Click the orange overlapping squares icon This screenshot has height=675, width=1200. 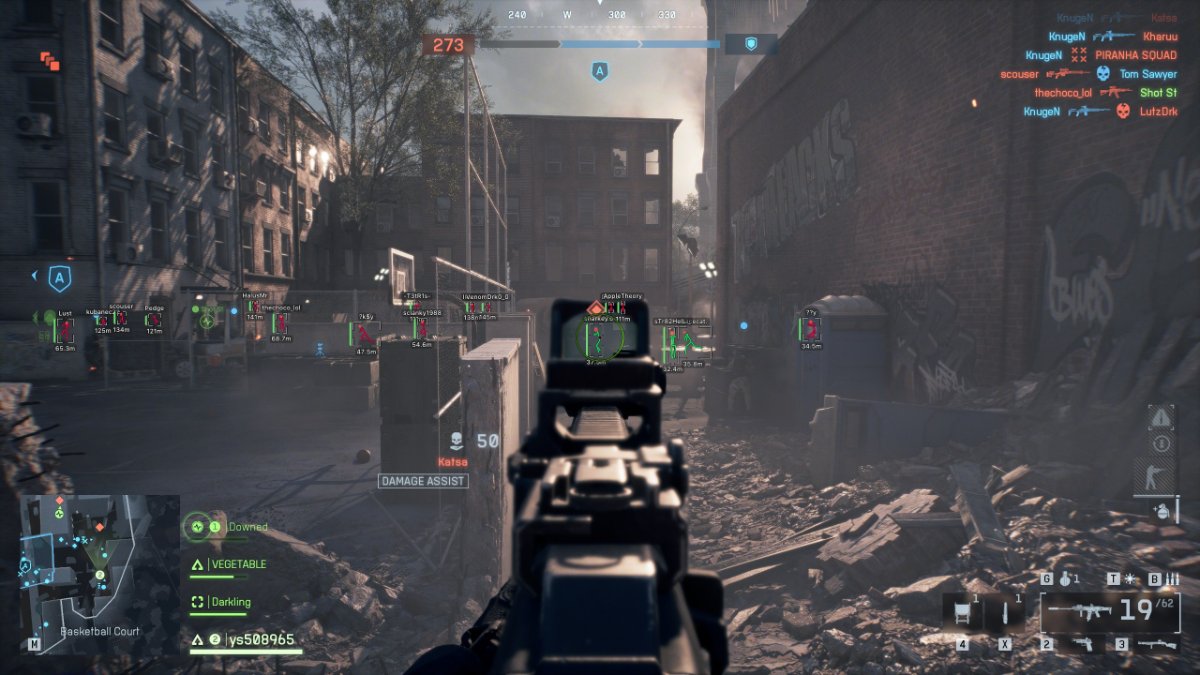(x=50, y=61)
